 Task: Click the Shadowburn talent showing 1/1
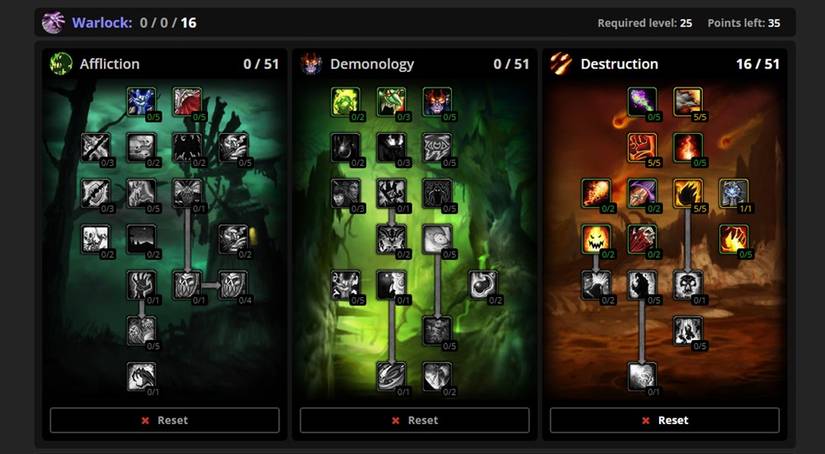pyautogui.click(x=733, y=193)
